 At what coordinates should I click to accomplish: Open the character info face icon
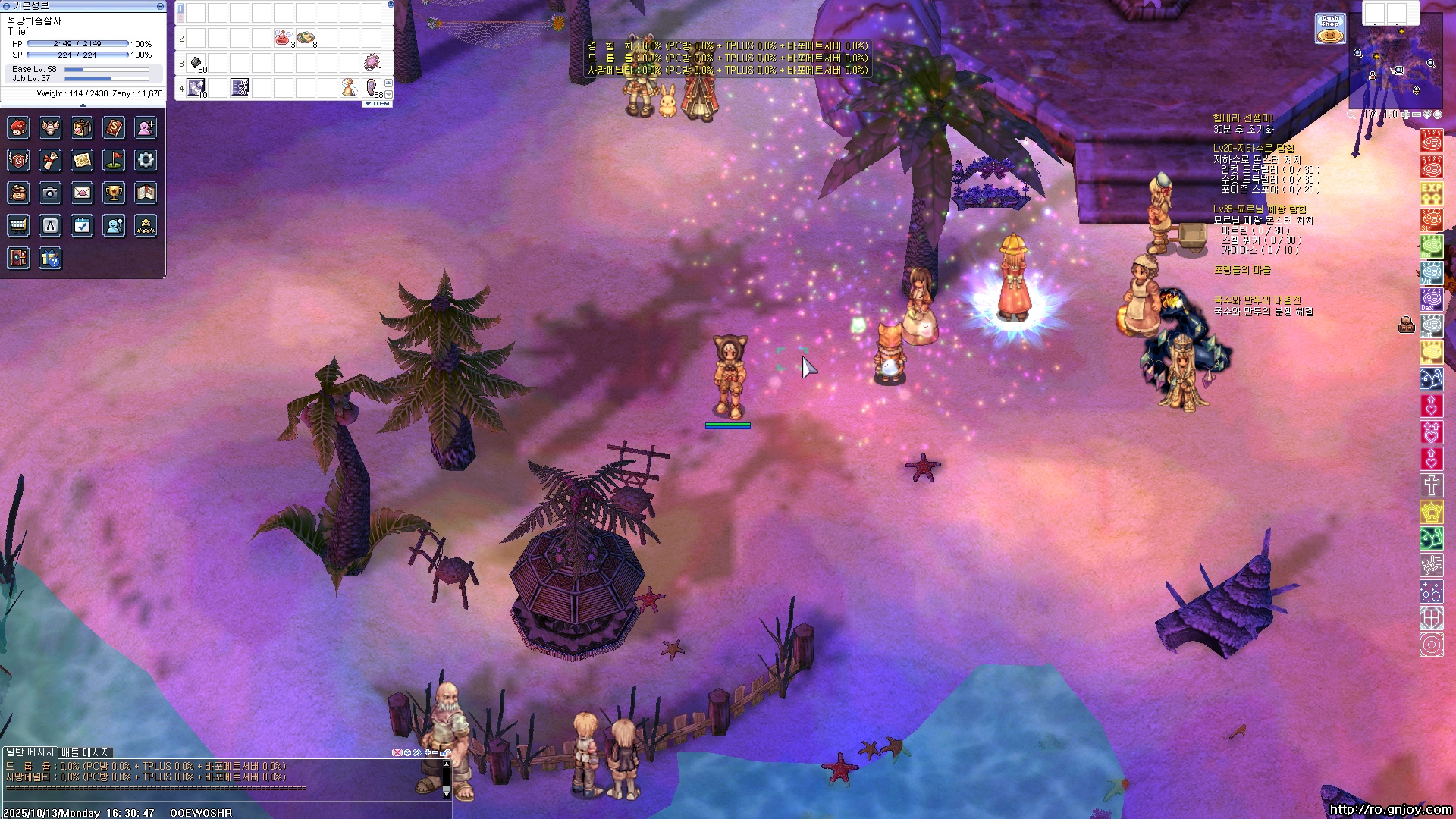(18, 128)
